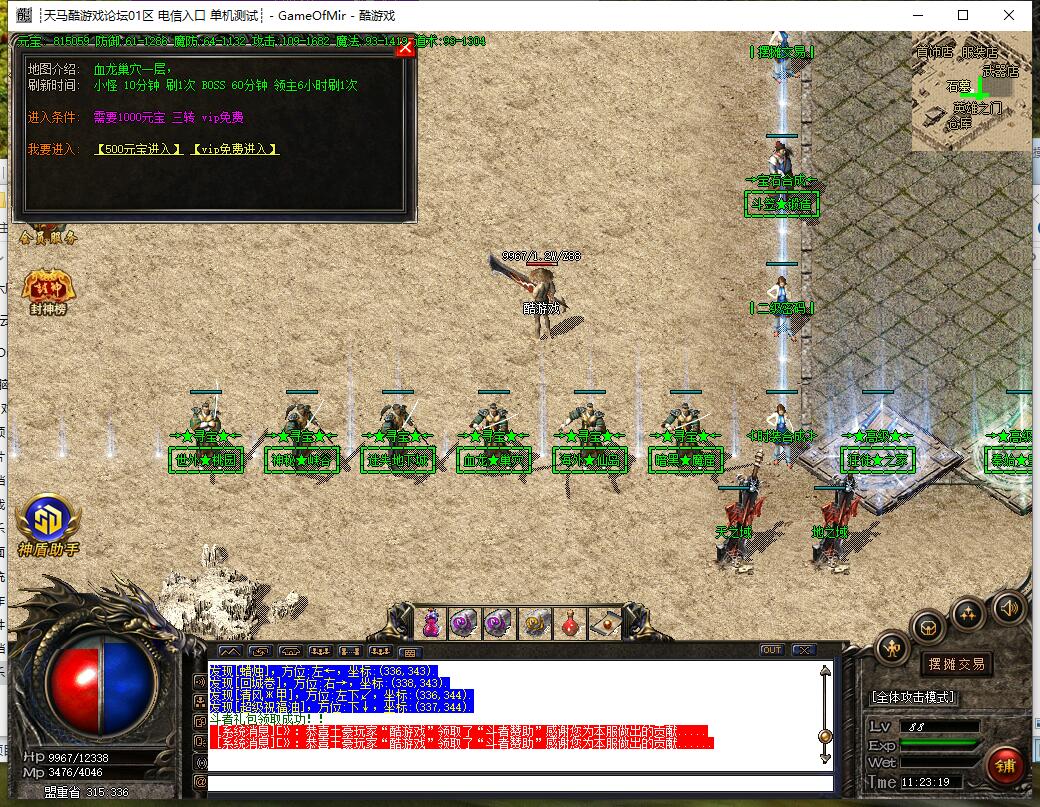Use the yellow swirl scroll in hotbar

(x=534, y=623)
